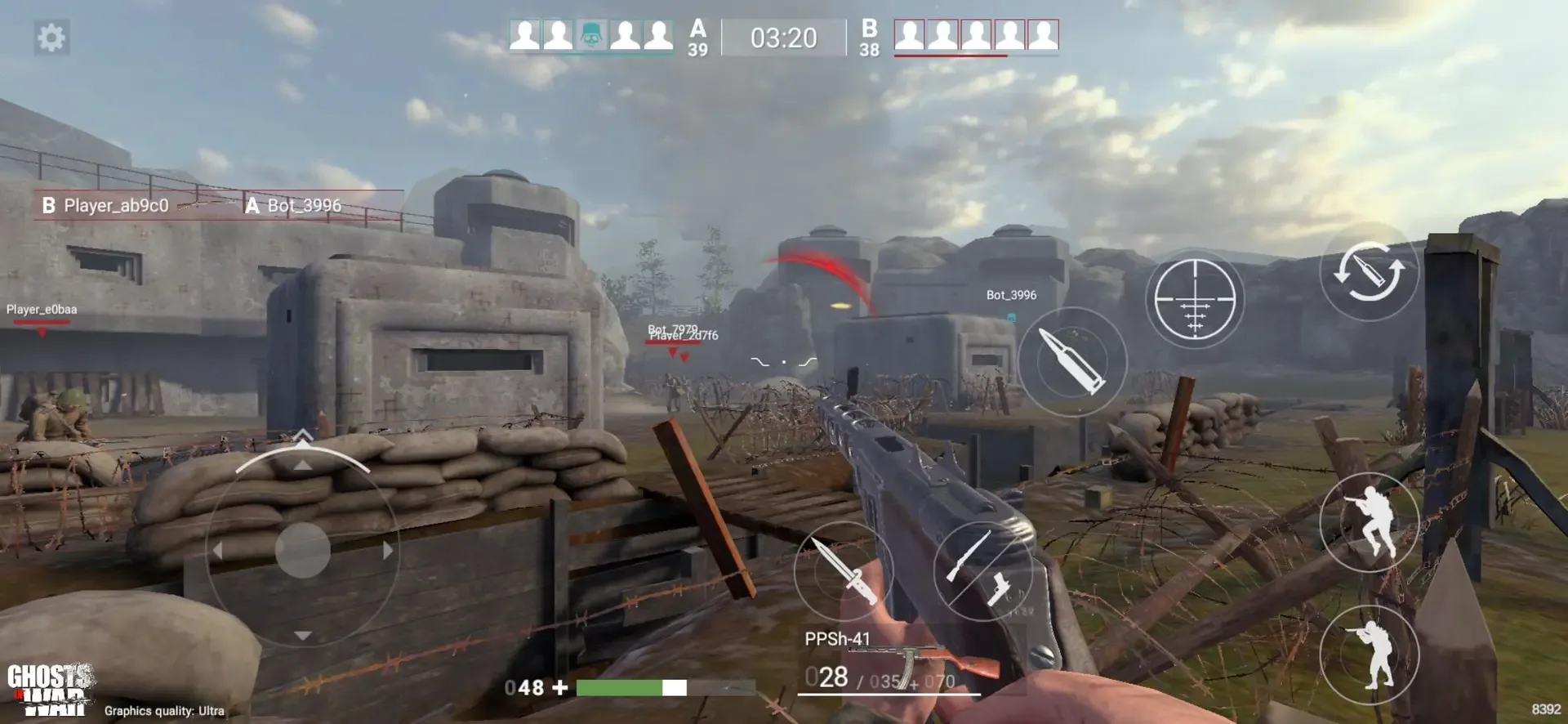
Task: Select the Team B score label showing 38
Action: pos(869,38)
